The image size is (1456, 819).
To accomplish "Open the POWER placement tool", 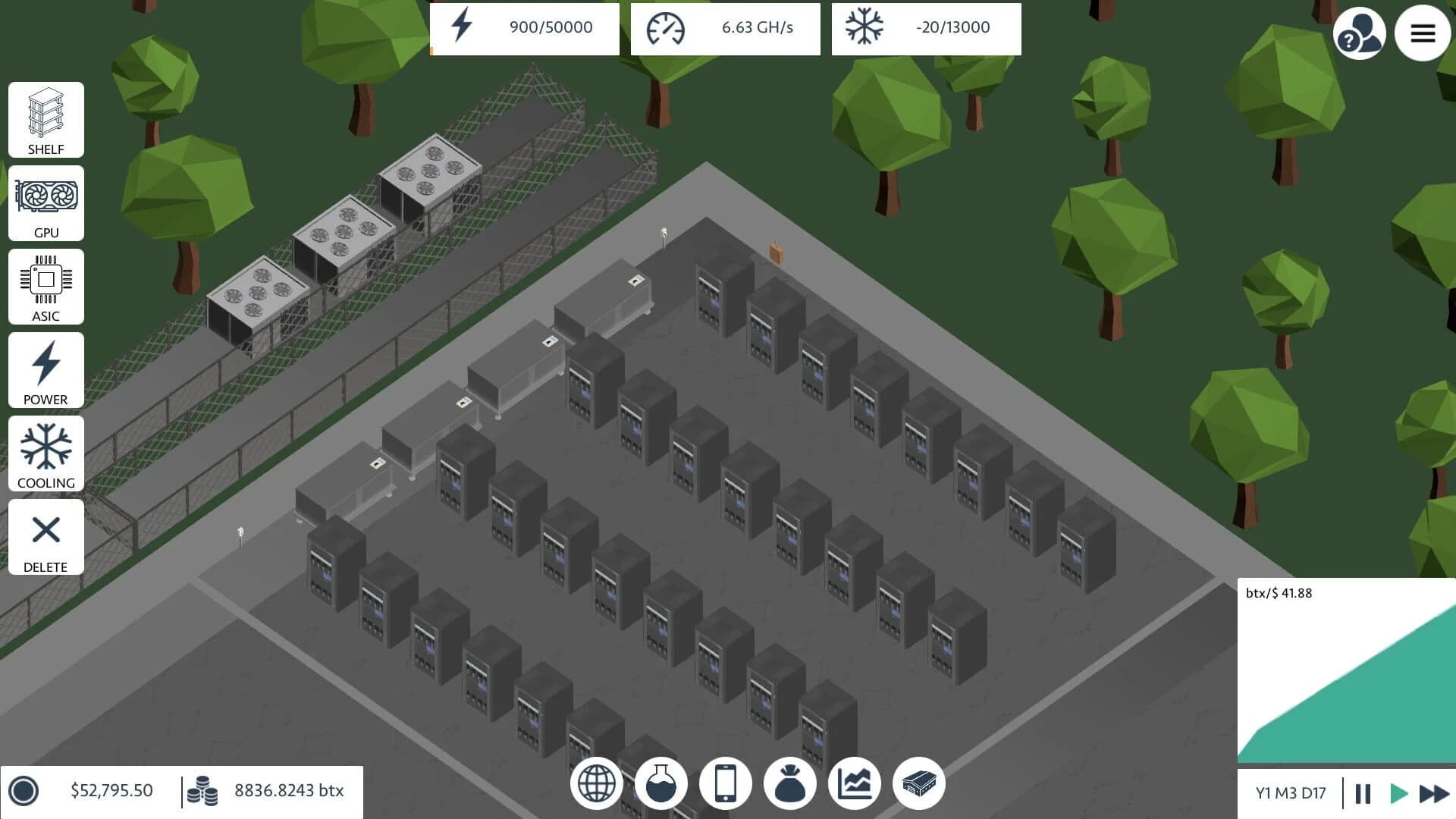I will [x=45, y=370].
